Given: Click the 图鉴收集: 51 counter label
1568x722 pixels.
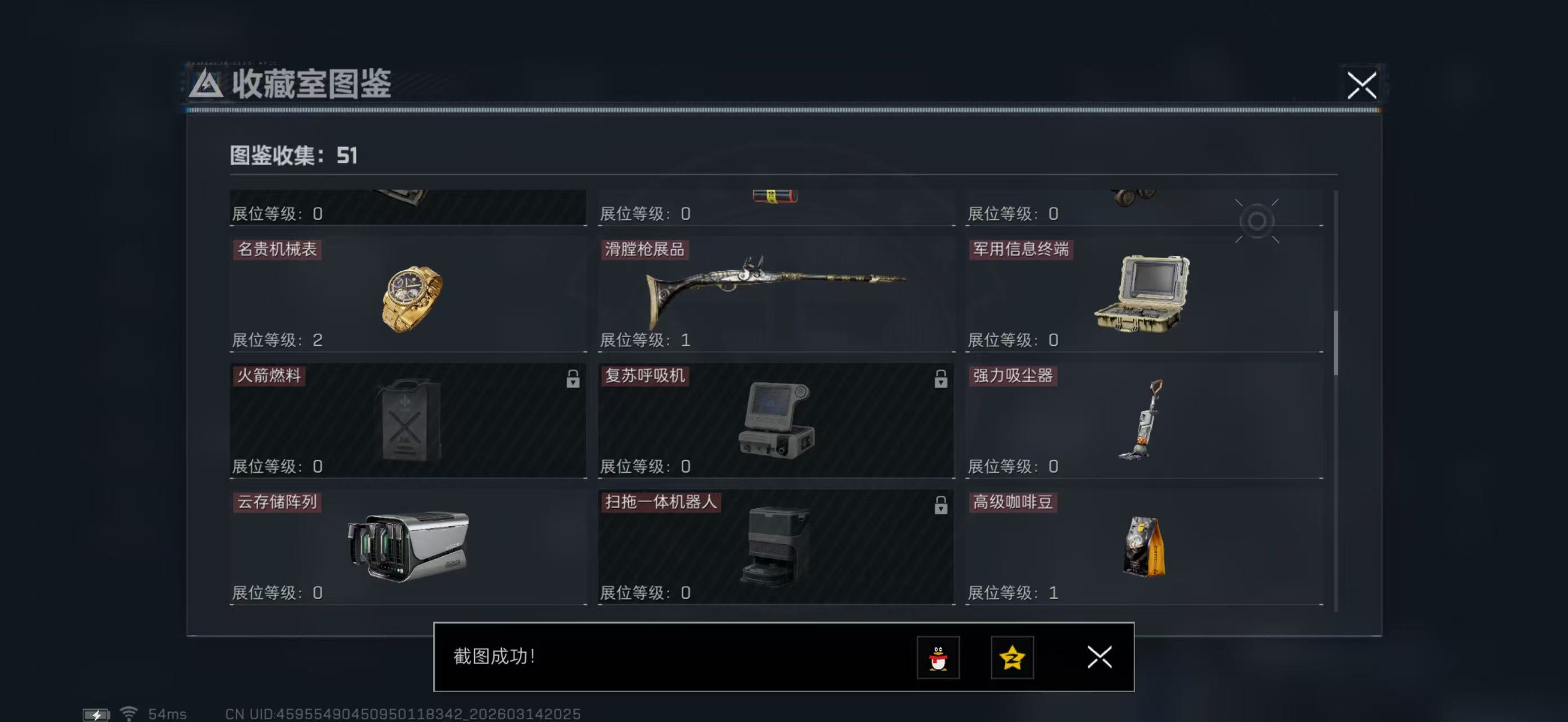Looking at the screenshot, I should [x=292, y=156].
